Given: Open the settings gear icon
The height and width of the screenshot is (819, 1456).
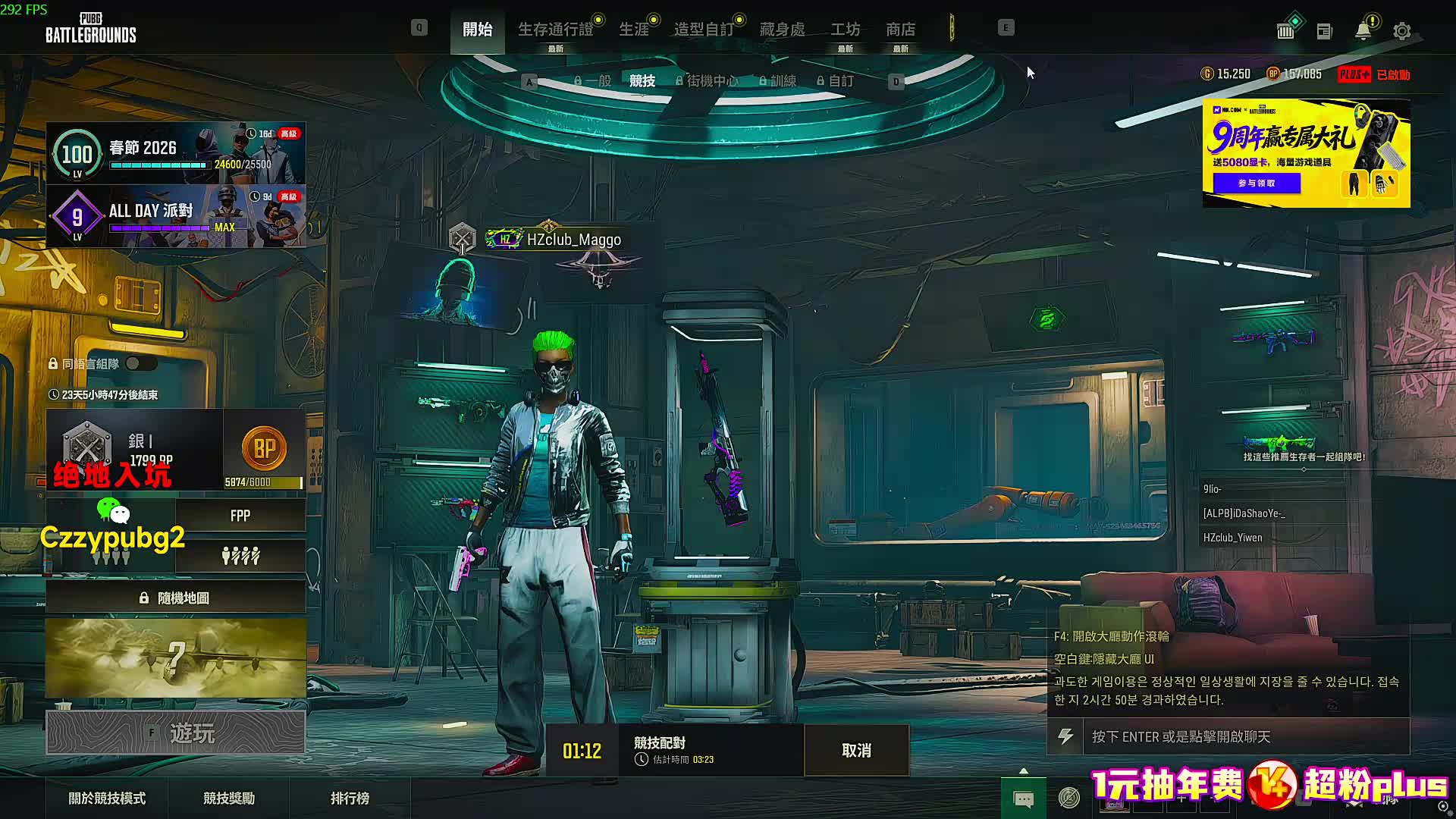Looking at the screenshot, I should click(x=1401, y=31).
